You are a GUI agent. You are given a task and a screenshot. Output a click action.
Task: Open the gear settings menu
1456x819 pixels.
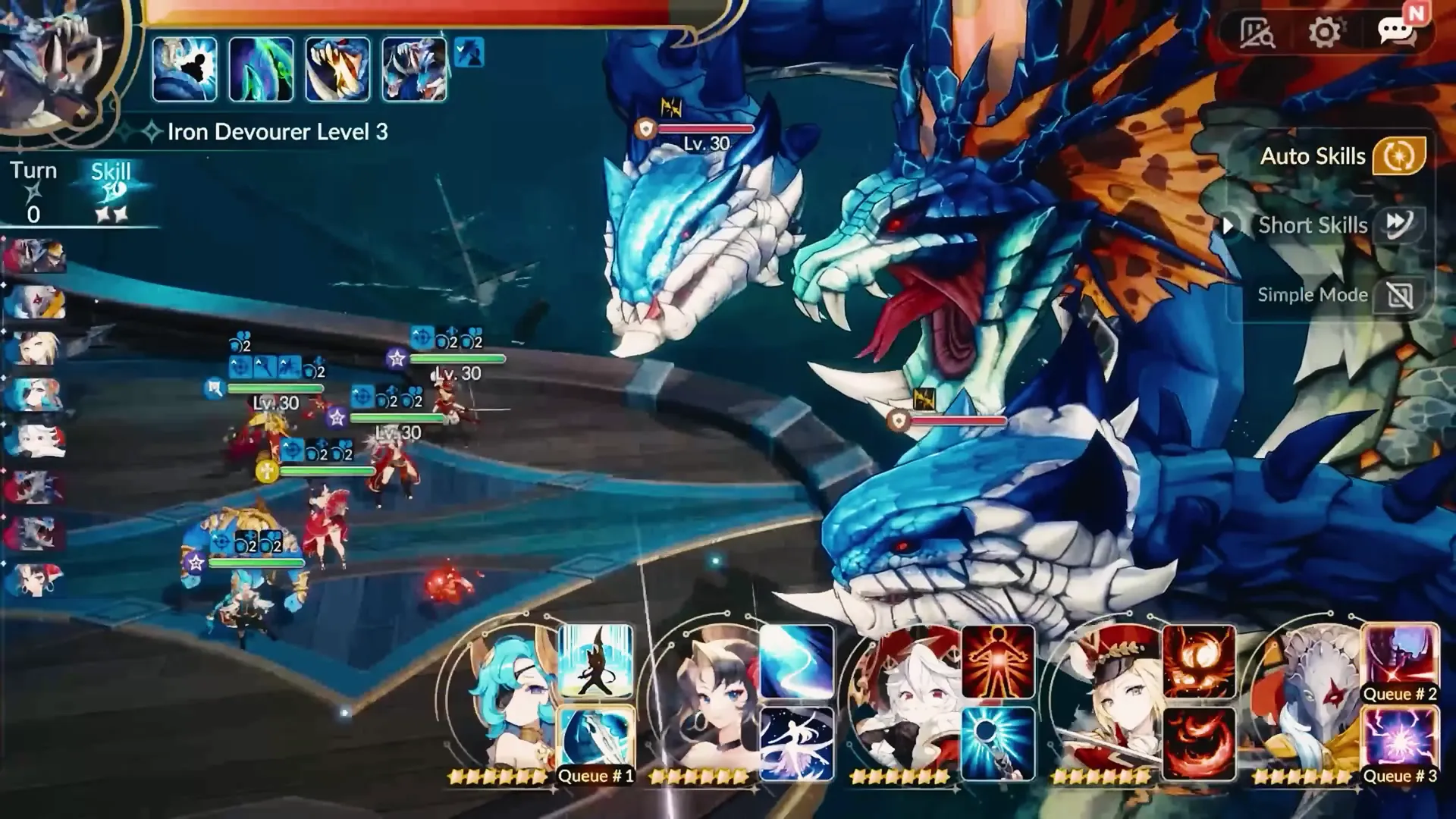click(x=1324, y=33)
